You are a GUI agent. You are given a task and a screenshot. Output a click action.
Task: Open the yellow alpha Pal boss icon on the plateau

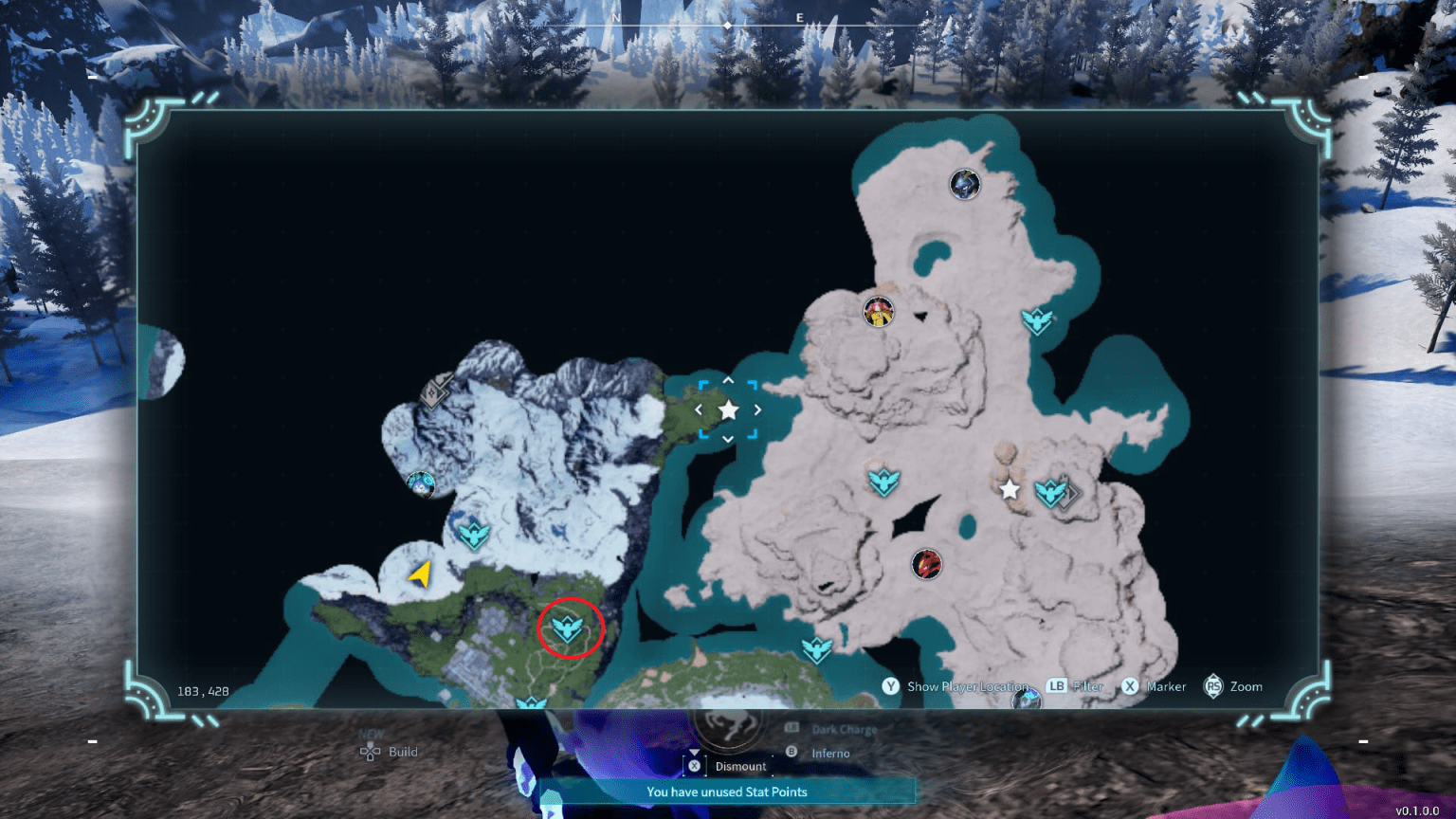pos(877,311)
